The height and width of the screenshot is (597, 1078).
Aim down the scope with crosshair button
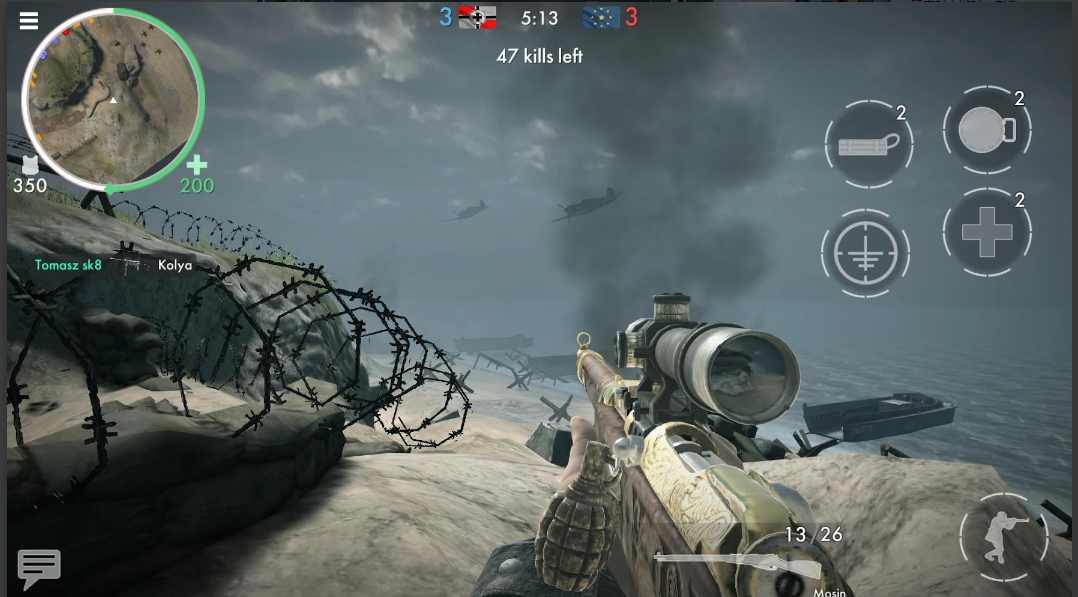pos(865,253)
